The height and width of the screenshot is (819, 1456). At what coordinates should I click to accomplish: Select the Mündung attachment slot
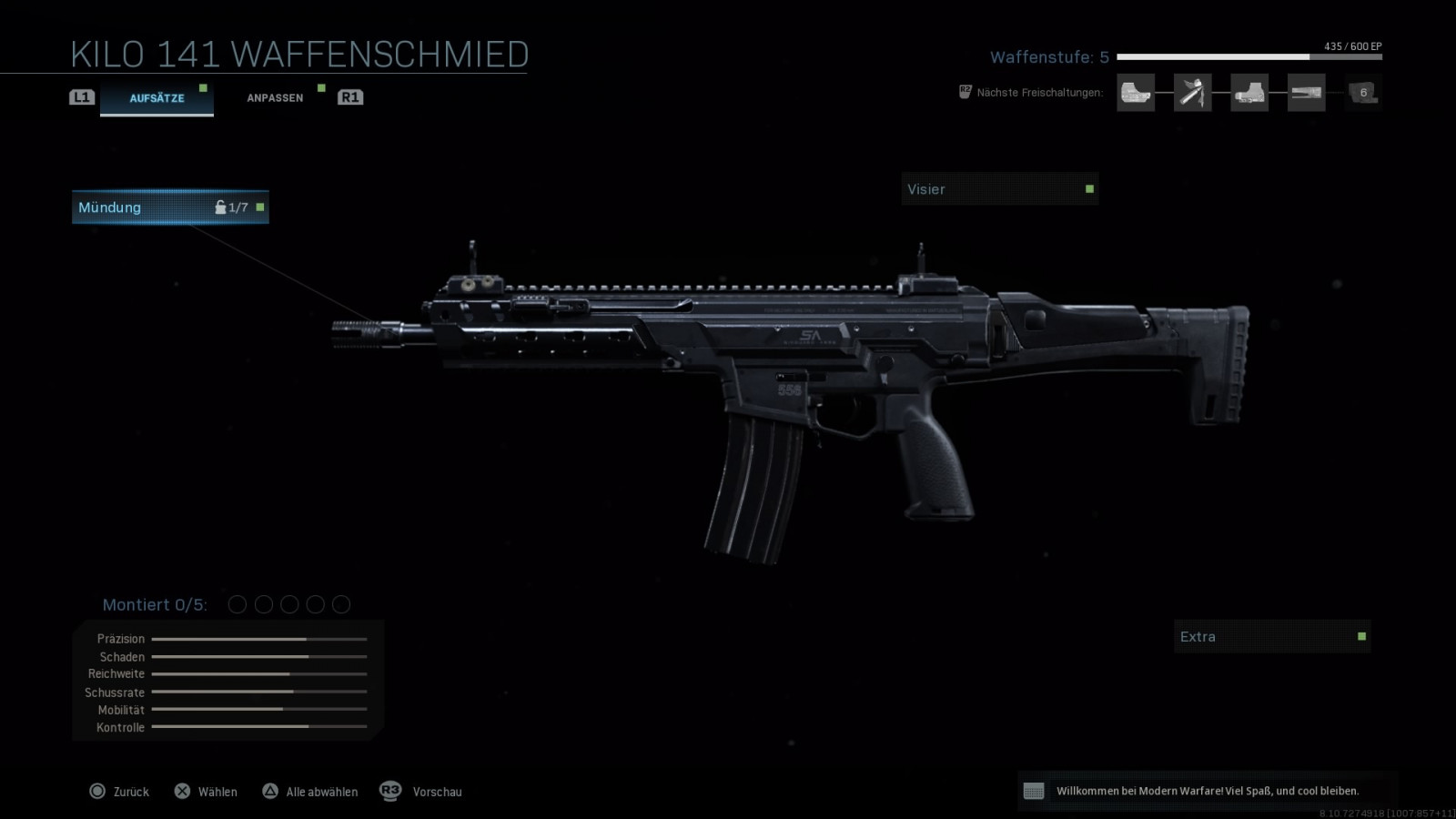pos(170,207)
